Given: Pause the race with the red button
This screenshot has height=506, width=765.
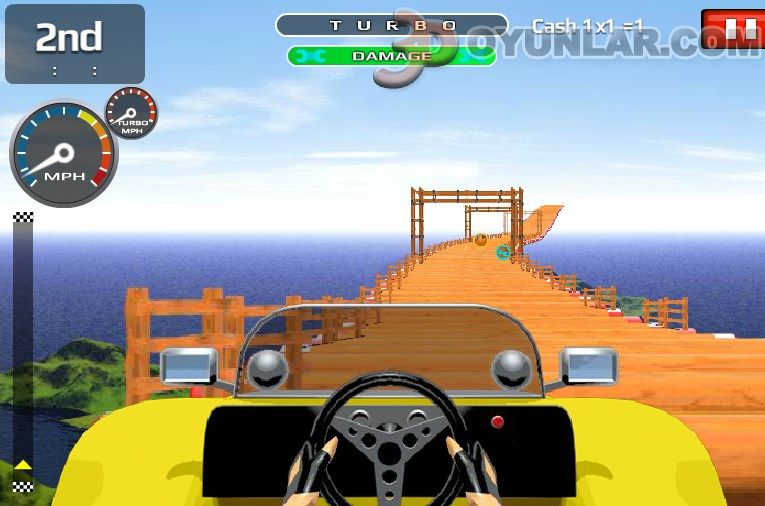Looking at the screenshot, I should point(735,29).
